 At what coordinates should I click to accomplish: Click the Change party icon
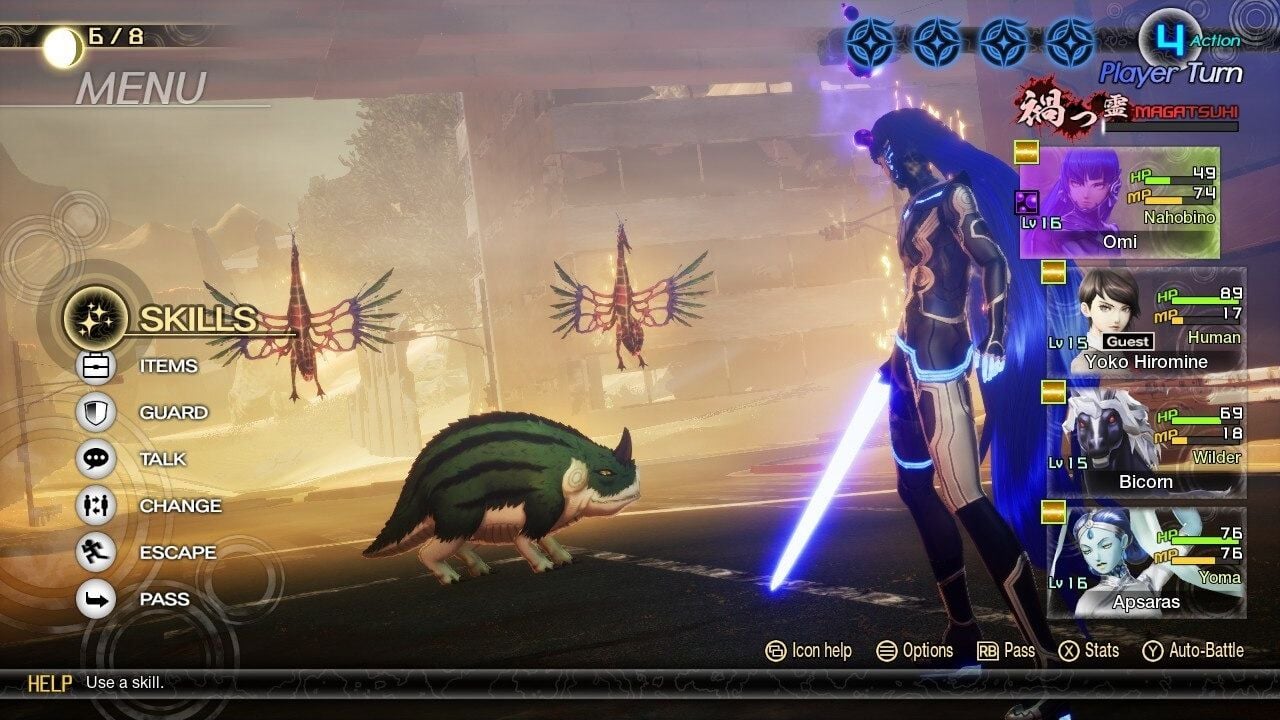click(95, 506)
